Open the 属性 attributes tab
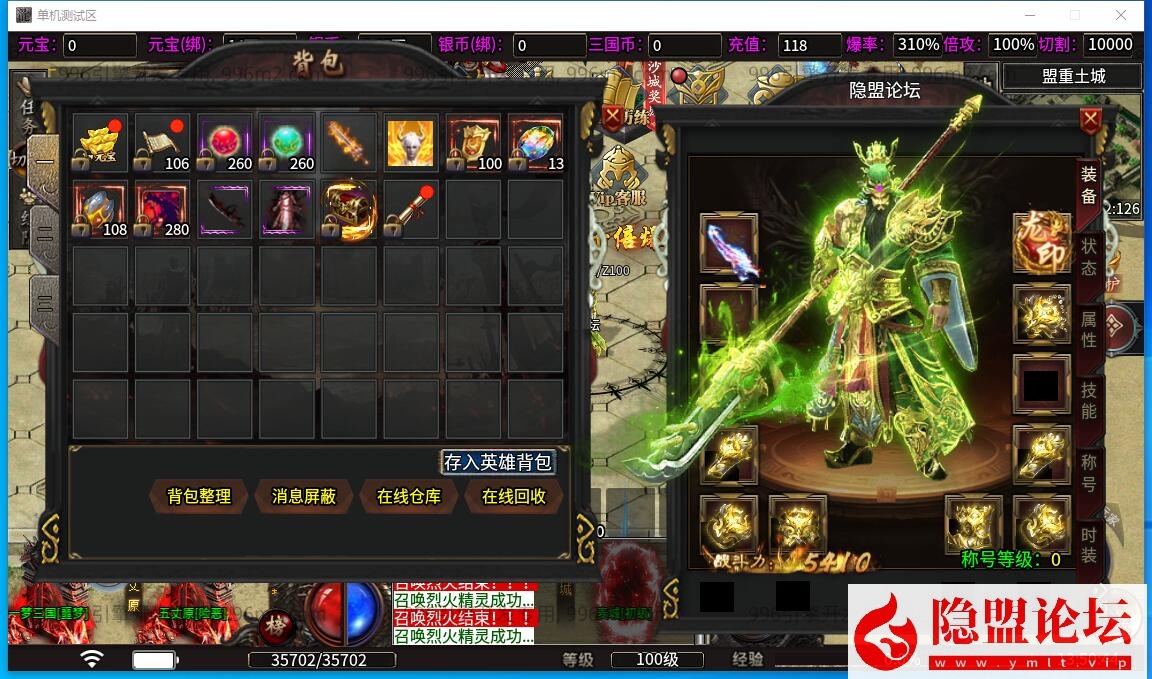 [x=1089, y=328]
